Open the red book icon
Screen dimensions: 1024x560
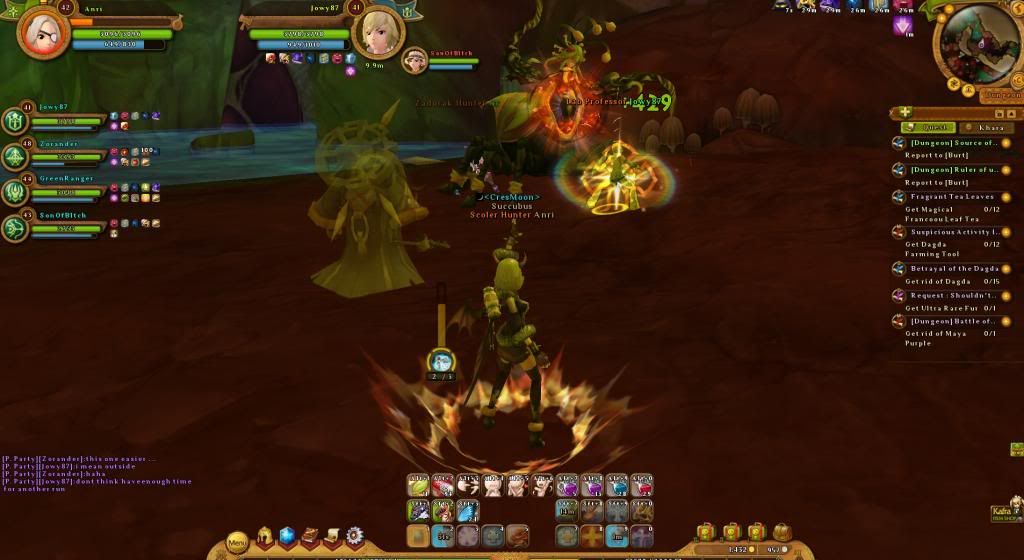tap(310, 537)
